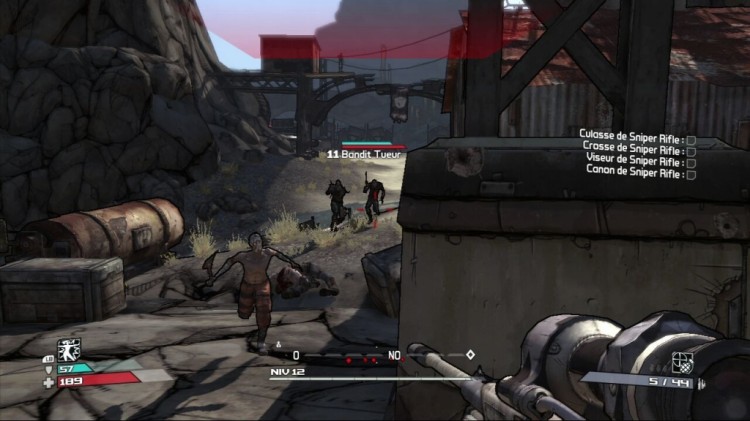The width and height of the screenshot is (750, 421).
Task: Select the Culasse de Sniper Rifle objective
Action: 636,134
